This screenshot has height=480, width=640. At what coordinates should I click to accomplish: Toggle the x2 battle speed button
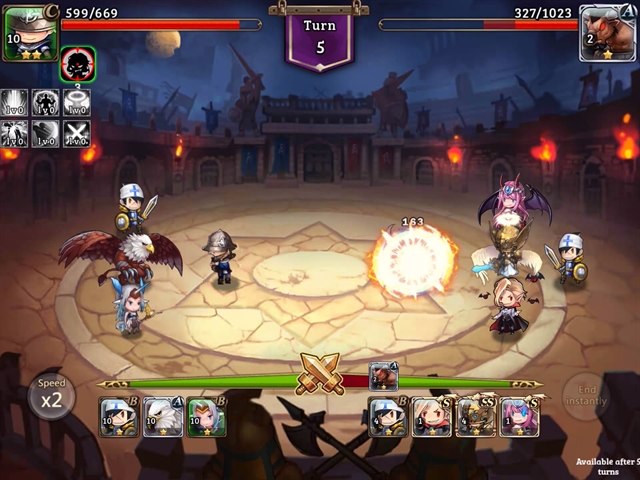51,397
